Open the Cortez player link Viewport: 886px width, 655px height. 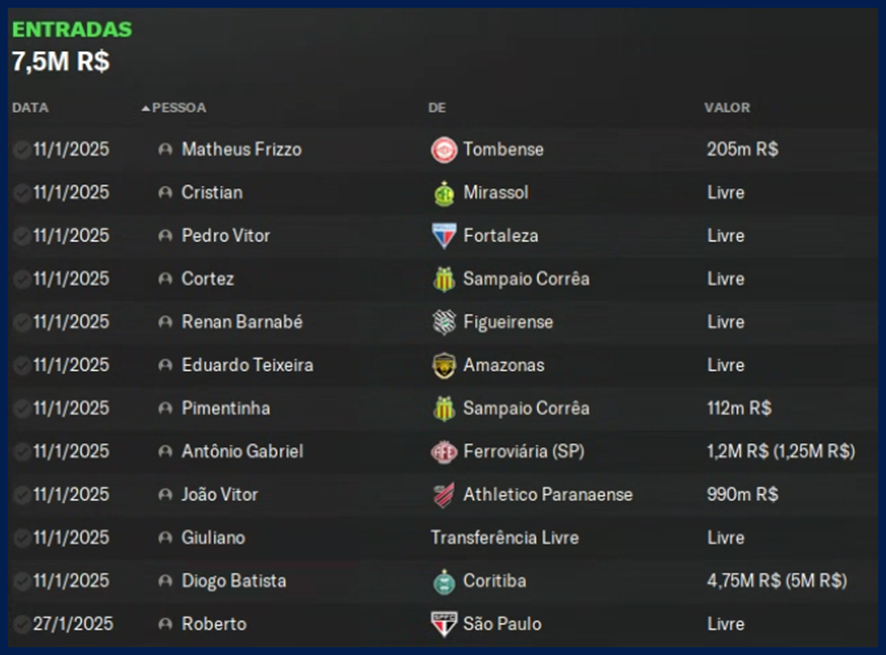click(208, 279)
